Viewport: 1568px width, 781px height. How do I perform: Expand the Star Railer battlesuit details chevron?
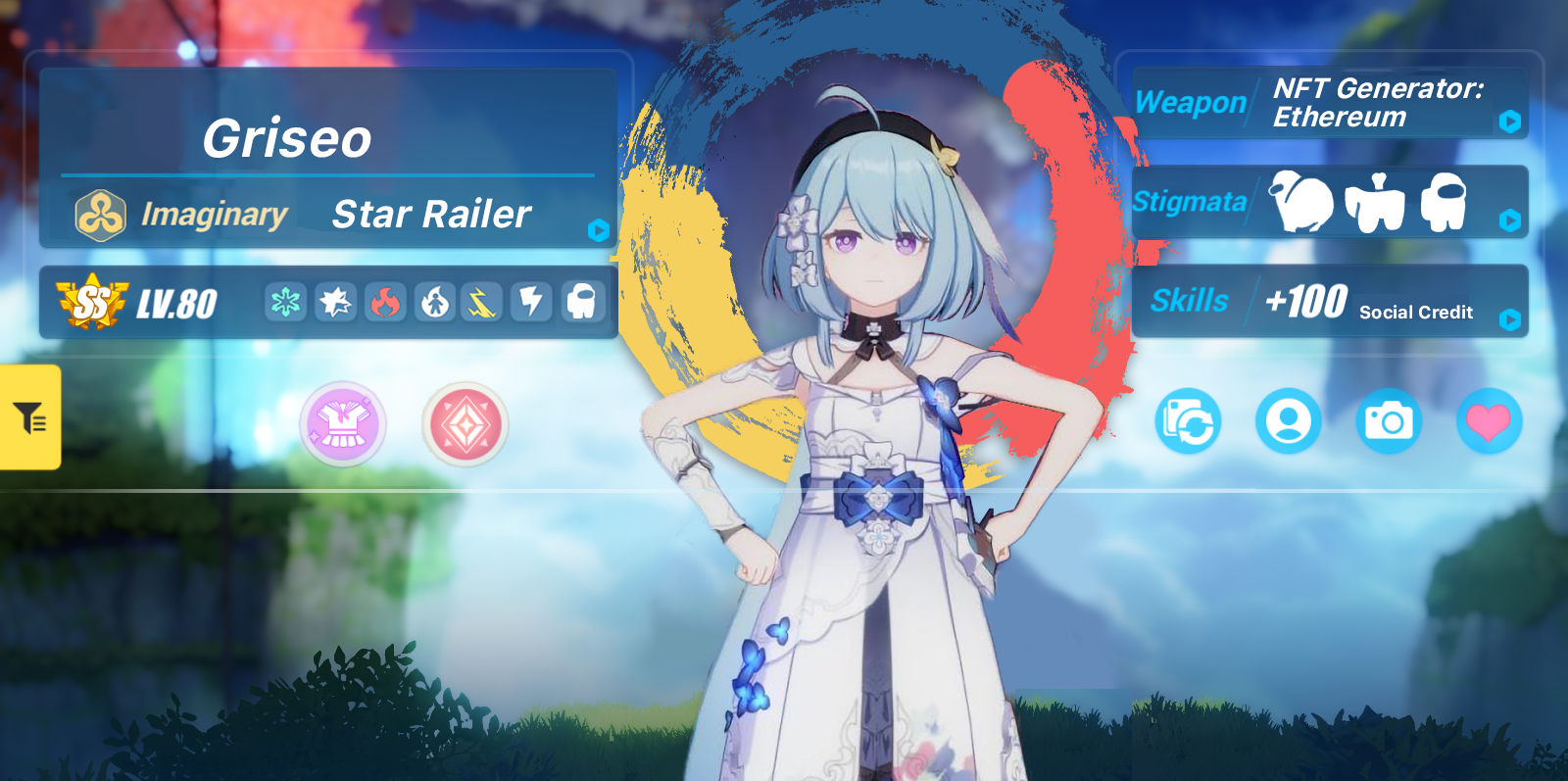[598, 231]
